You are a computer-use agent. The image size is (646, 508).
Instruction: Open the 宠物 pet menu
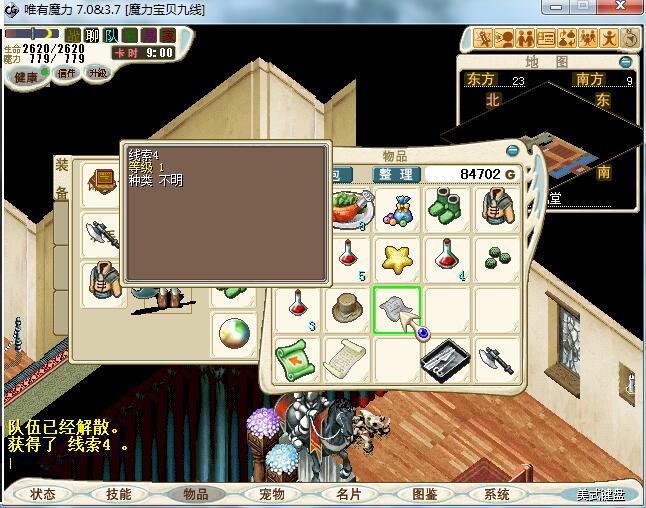pos(271,494)
